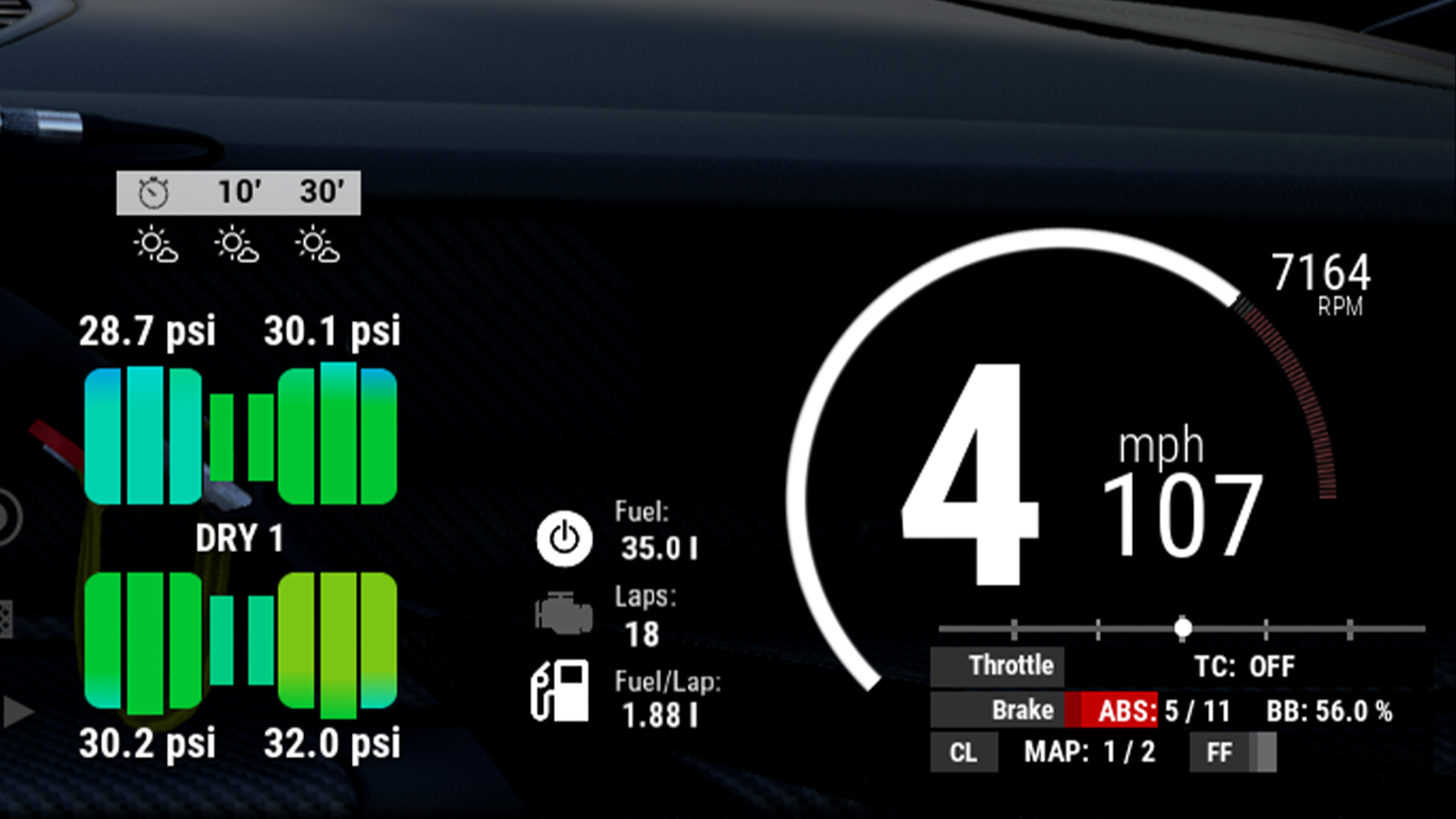Click the BB: 56.0 % brake bias value
1456x819 pixels.
point(1329,710)
